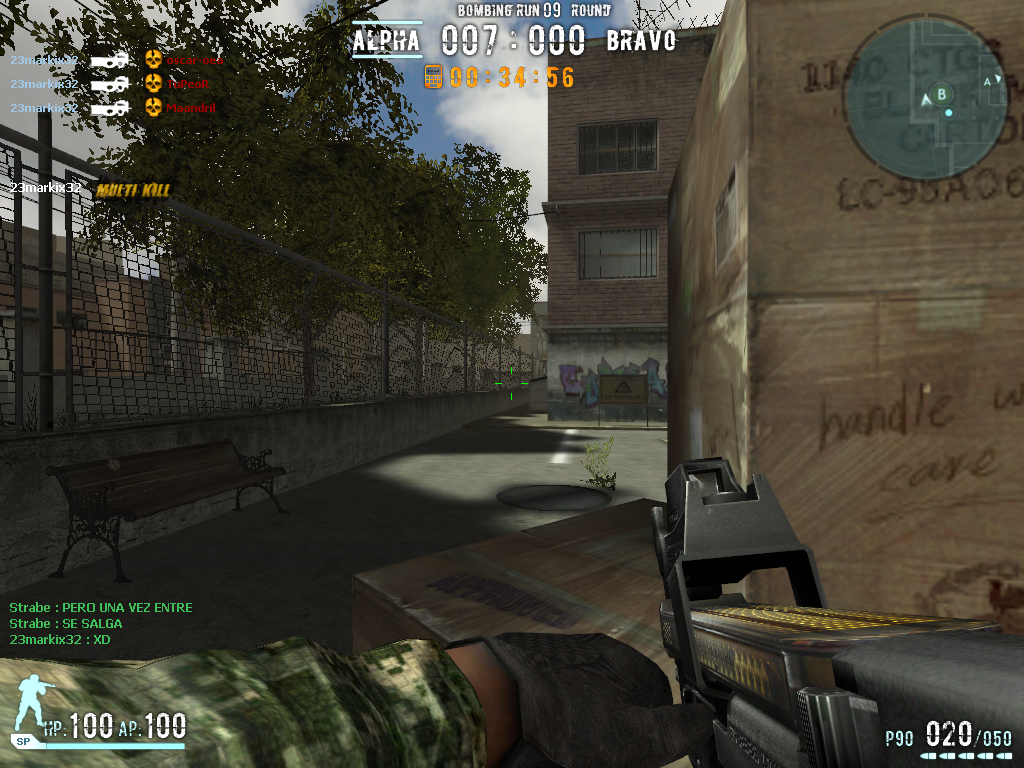Click the P90 weapon label
Screen dimensions: 1024x768
point(899,739)
